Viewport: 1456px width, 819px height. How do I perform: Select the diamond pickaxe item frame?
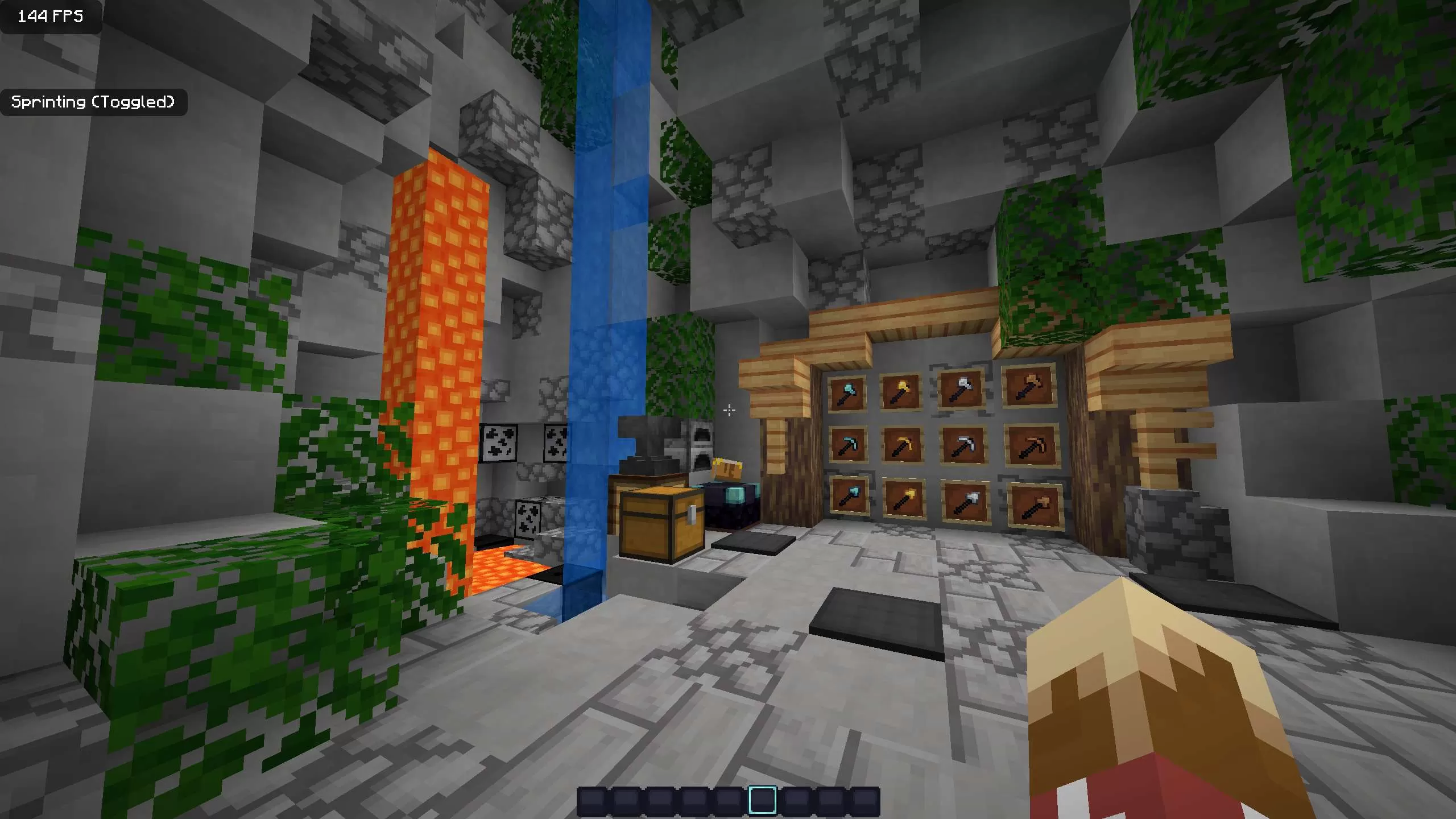pos(849,447)
